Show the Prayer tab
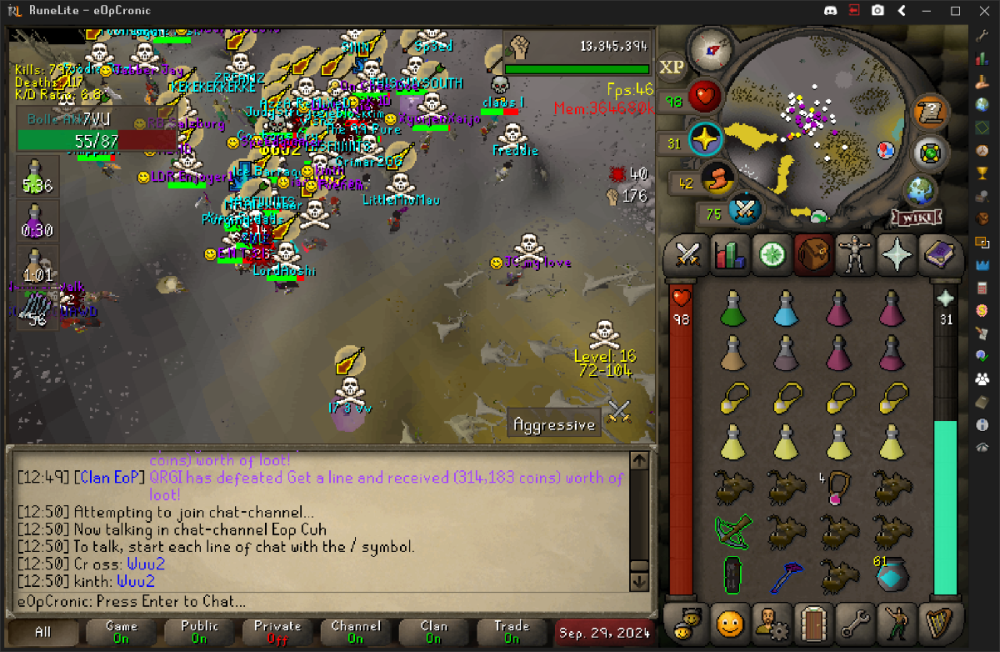1000x652 pixels. click(897, 254)
